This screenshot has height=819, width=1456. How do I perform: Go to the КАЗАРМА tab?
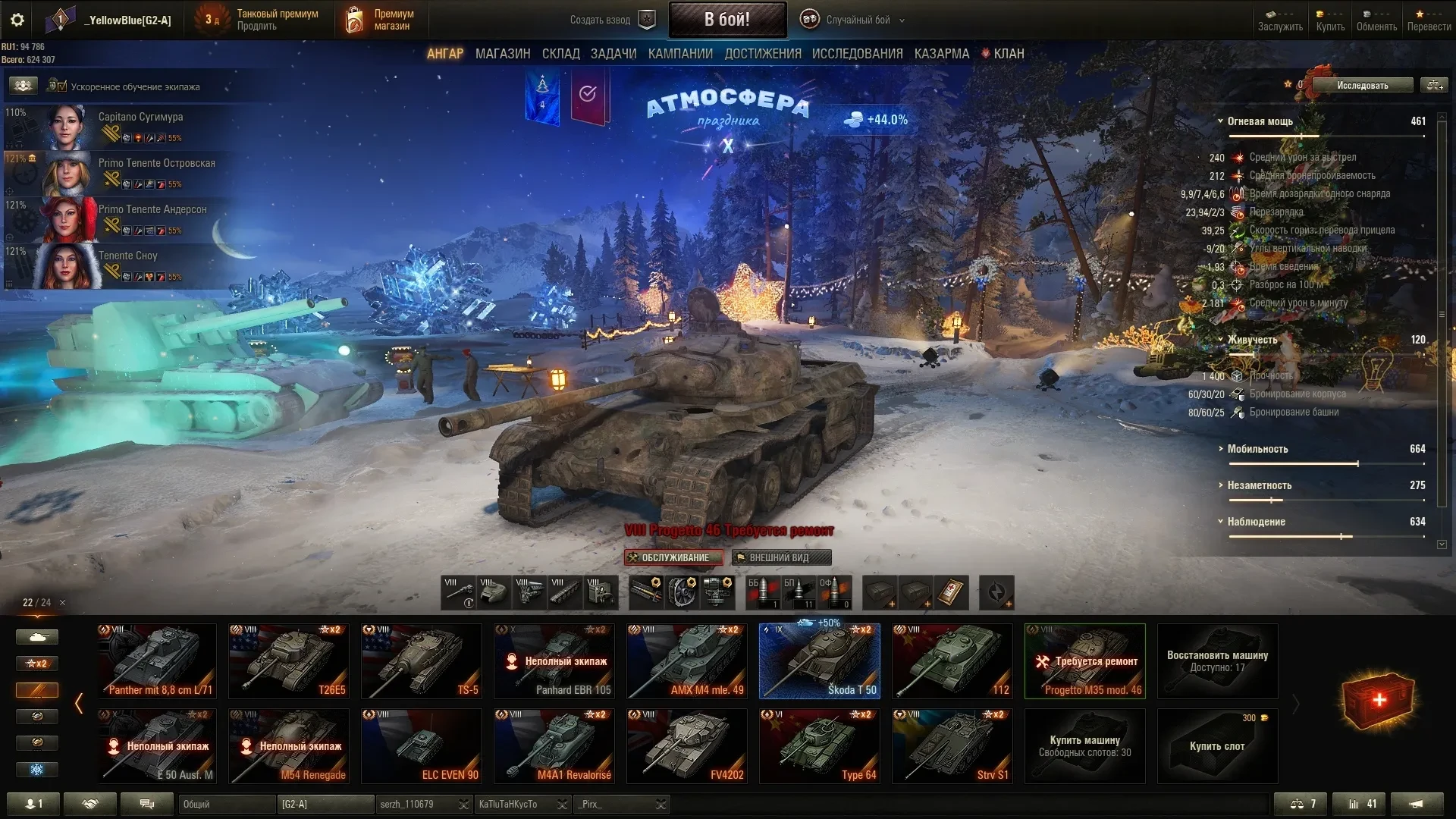tap(941, 54)
